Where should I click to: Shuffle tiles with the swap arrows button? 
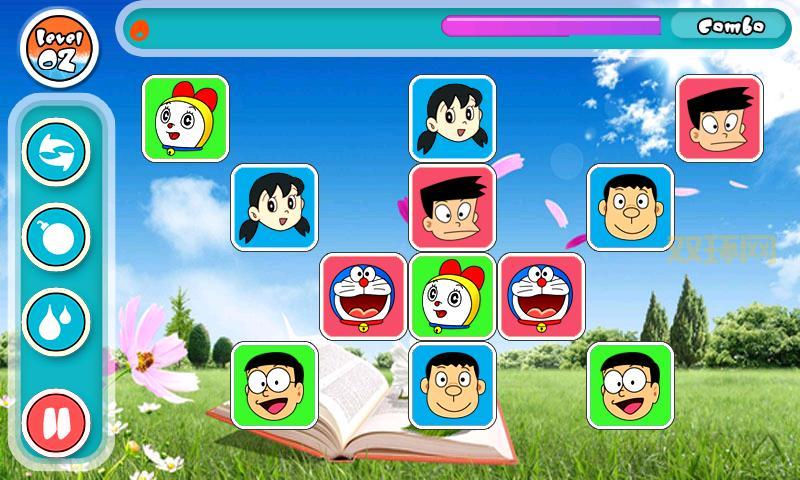pos(56,152)
